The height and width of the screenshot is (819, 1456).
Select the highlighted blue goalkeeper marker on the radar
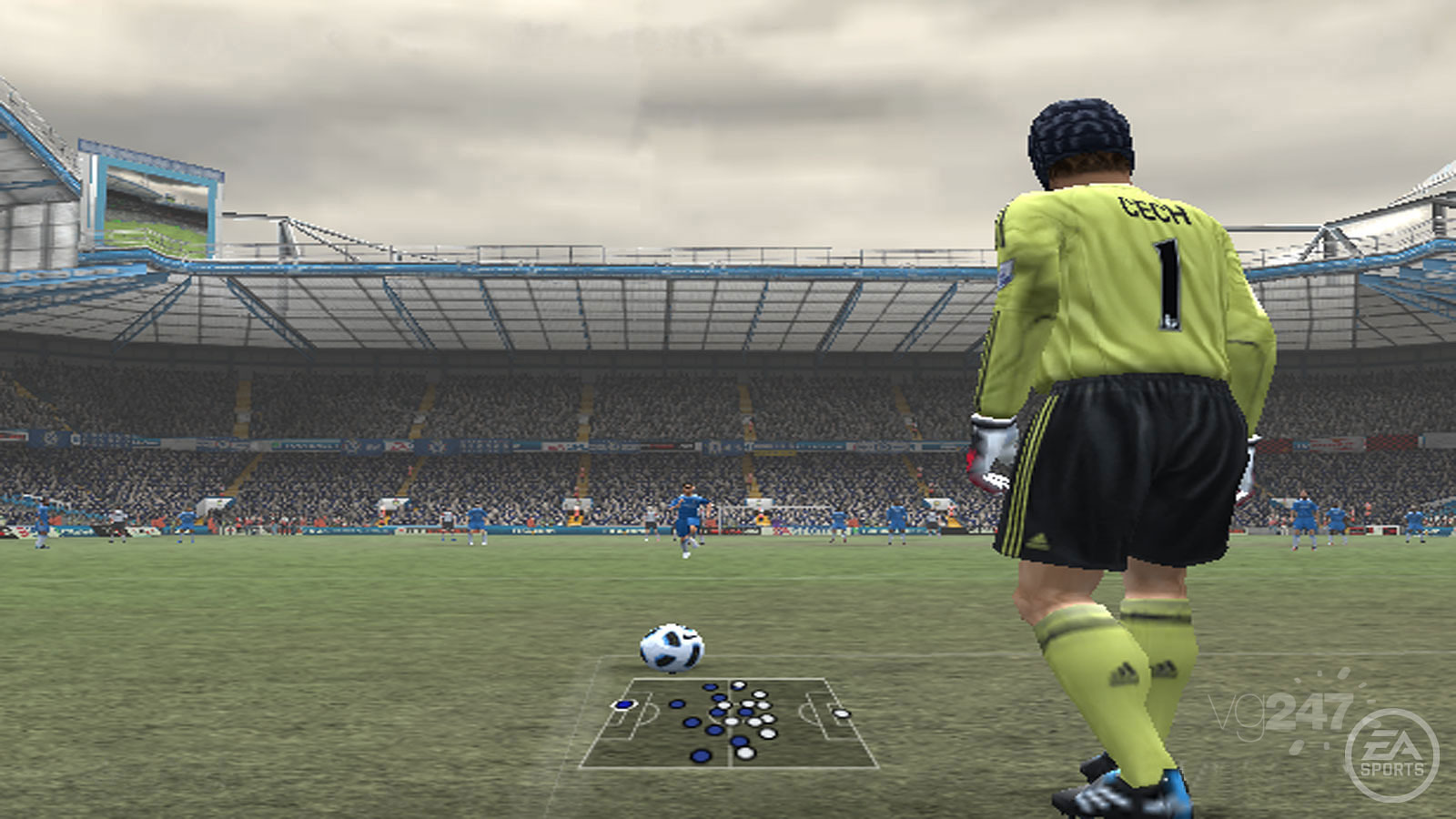coord(624,704)
